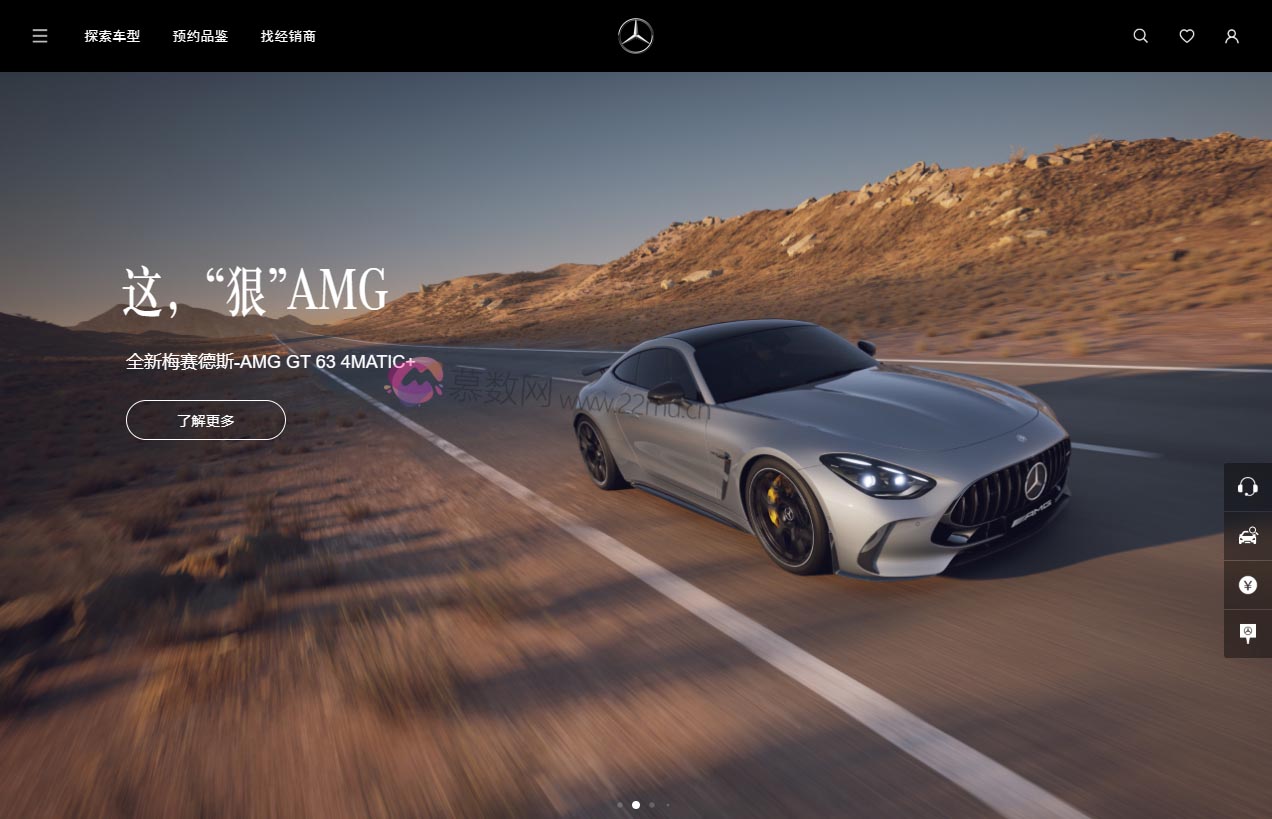Select the map pin side button
Viewport: 1272px width, 819px height.
pos(1247,633)
